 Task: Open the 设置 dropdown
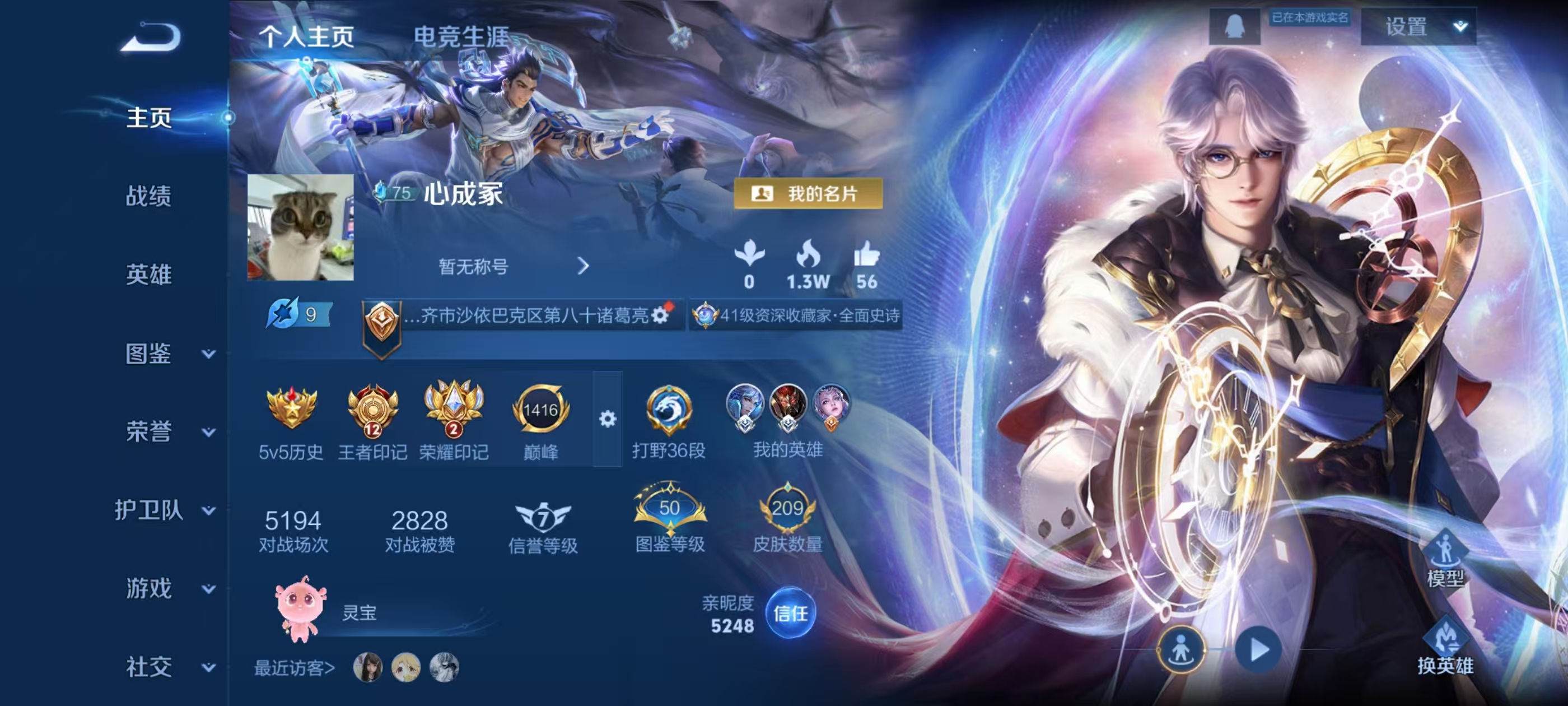click(1418, 27)
